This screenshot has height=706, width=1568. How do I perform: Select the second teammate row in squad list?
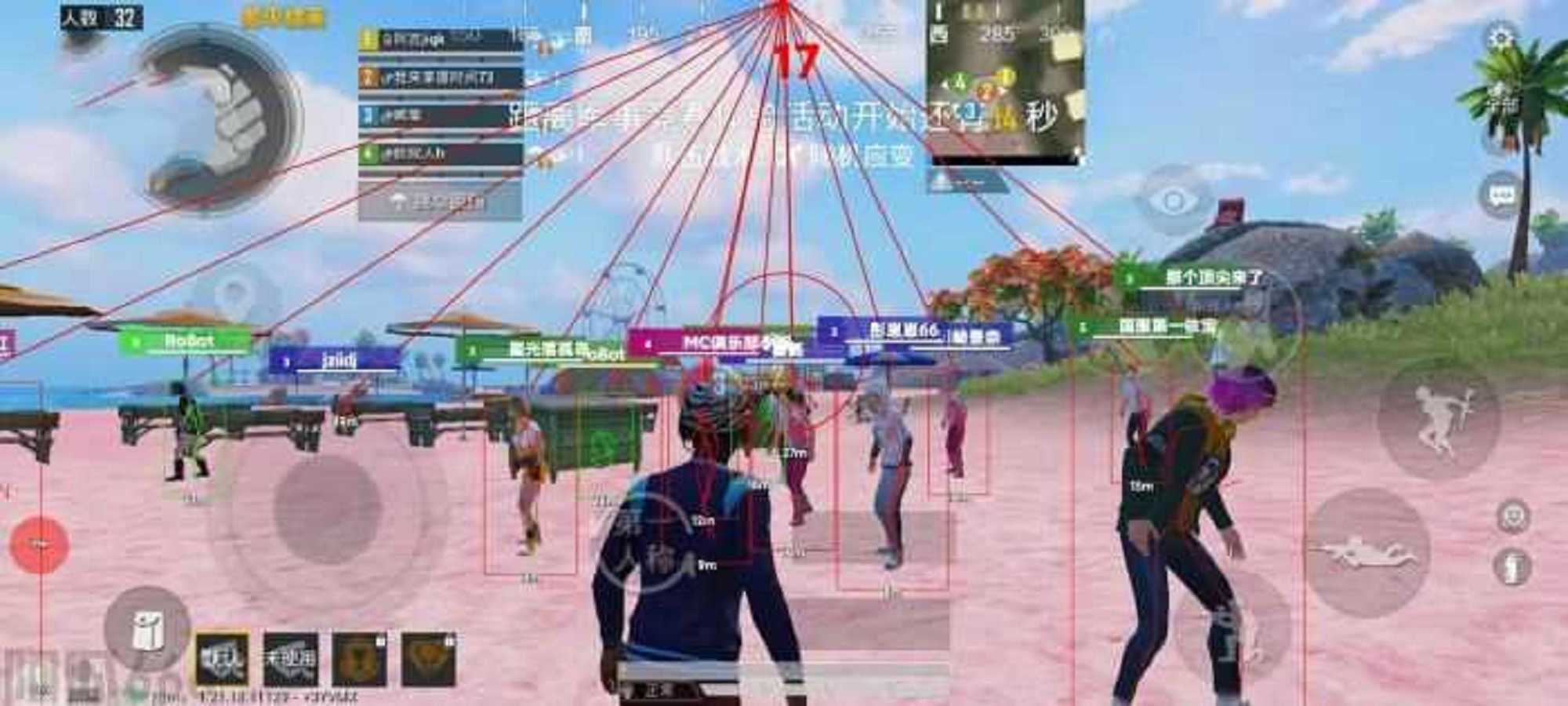point(441,77)
